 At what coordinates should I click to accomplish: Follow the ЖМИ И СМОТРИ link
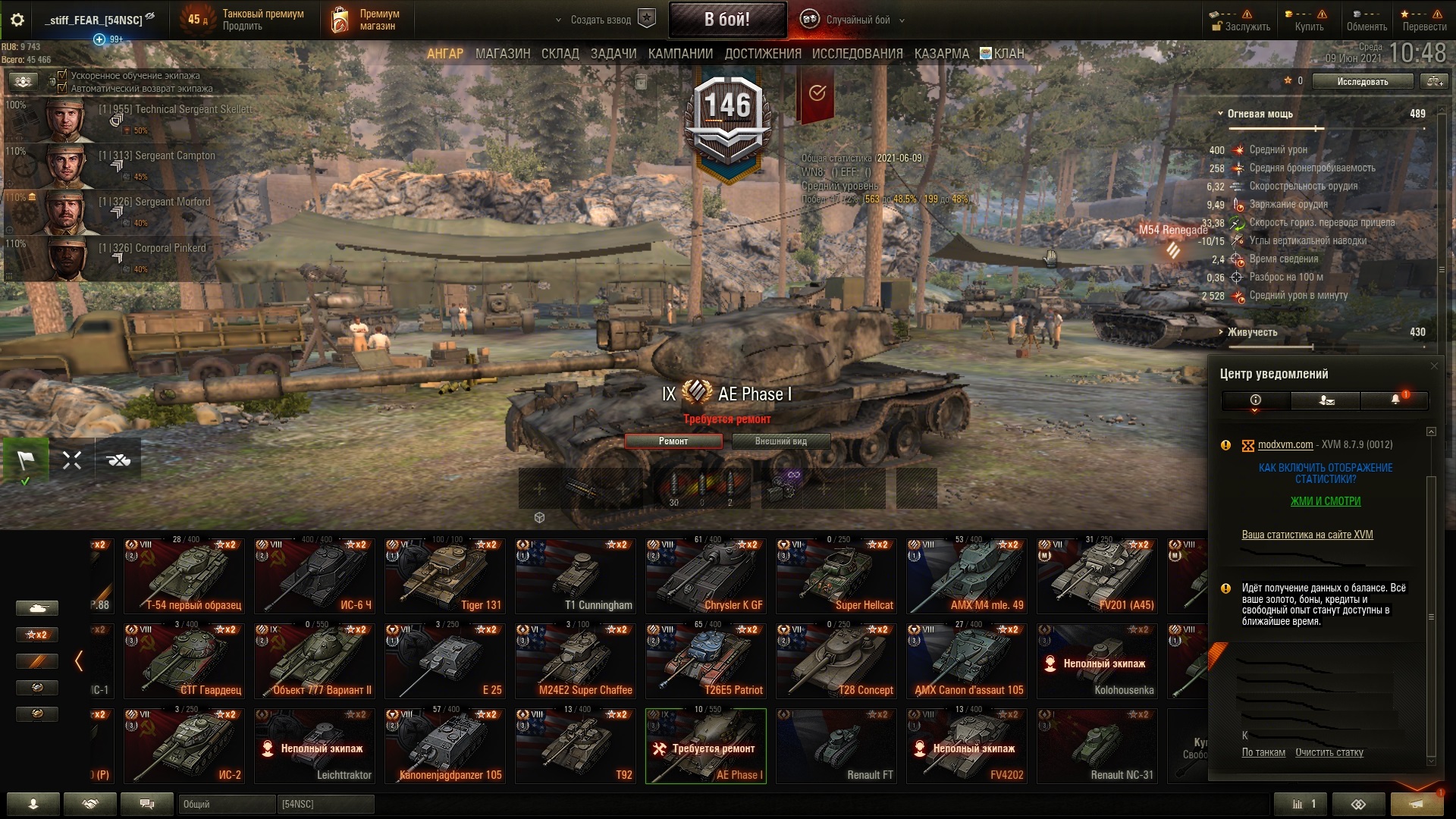(1326, 501)
